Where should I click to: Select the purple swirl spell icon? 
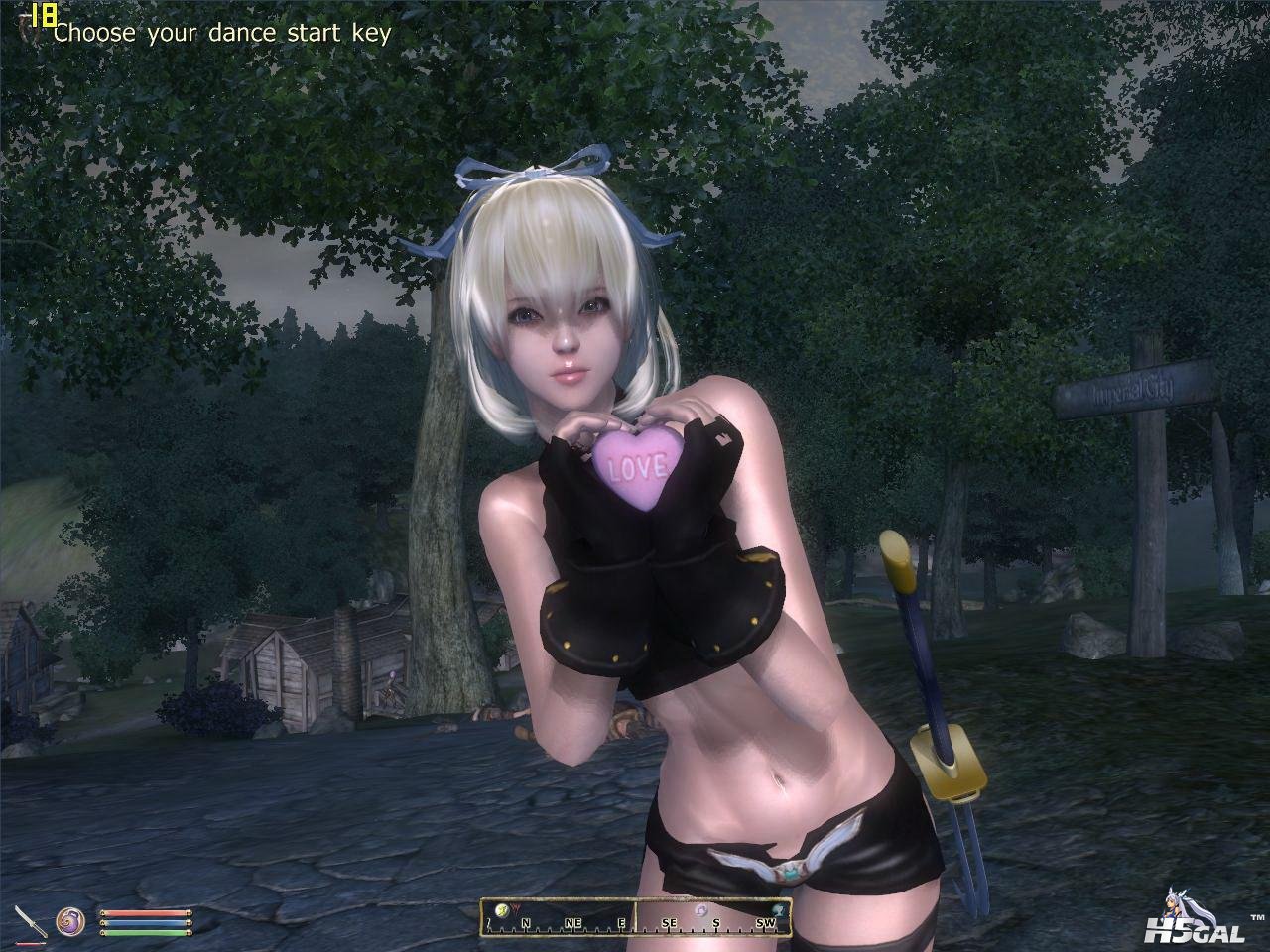click(69, 921)
